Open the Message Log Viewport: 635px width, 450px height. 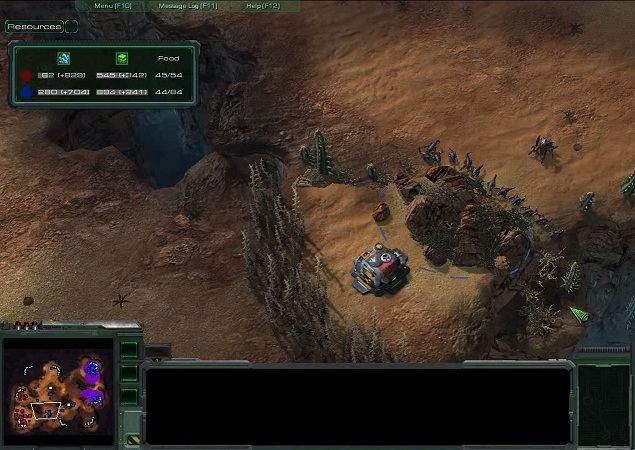188,6
